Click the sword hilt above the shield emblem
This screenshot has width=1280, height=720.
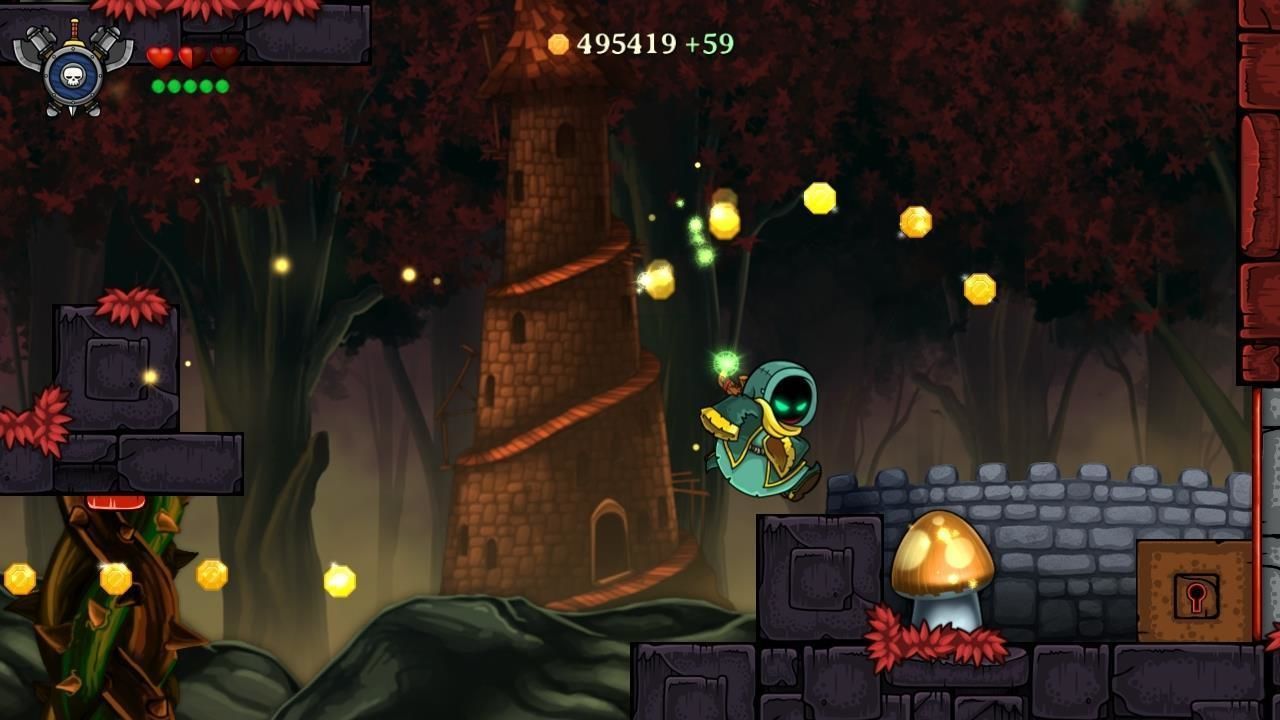tap(74, 30)
